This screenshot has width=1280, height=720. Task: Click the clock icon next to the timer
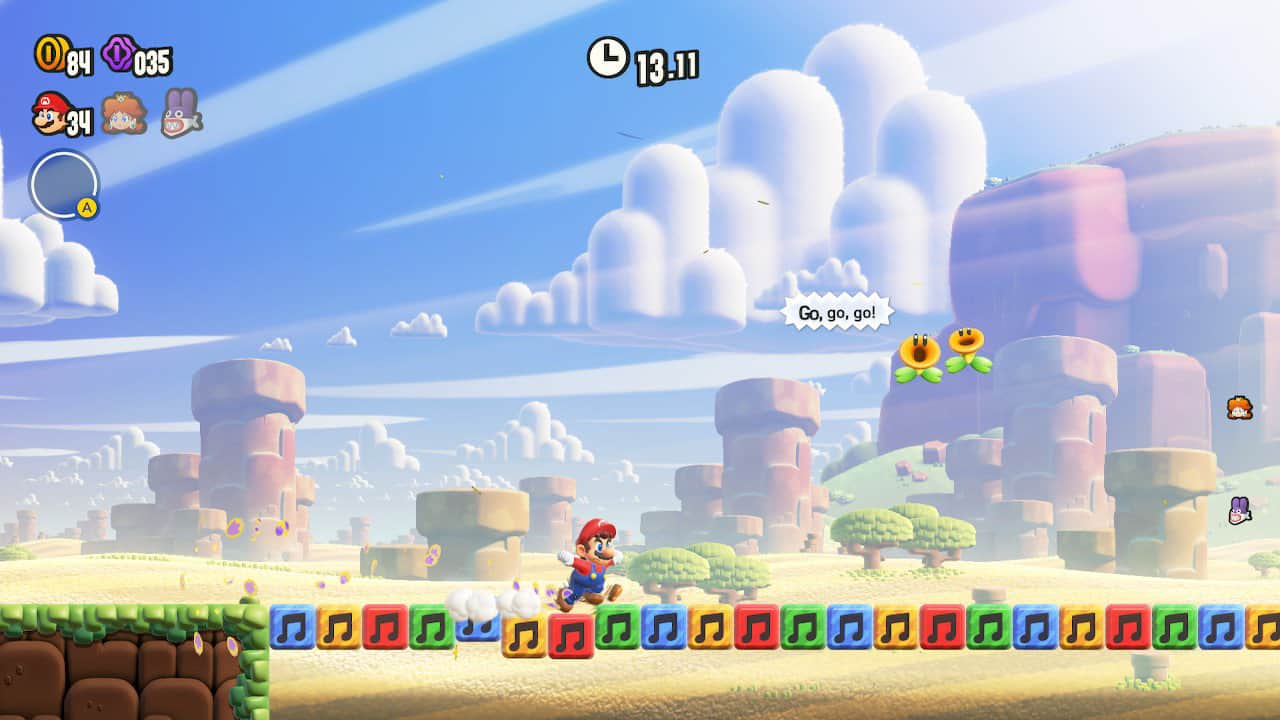(x=606, y=58)
